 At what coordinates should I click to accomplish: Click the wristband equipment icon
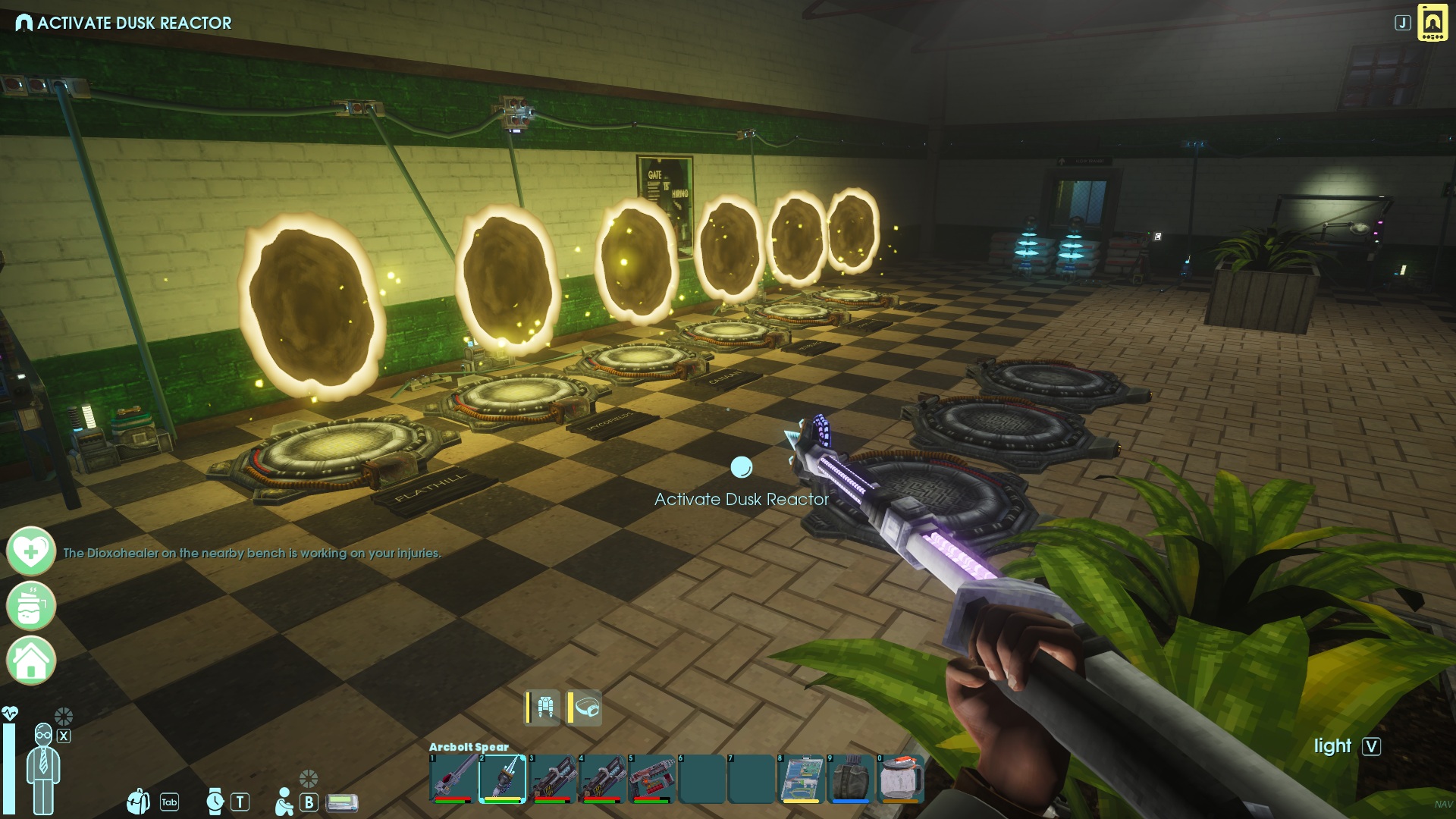(x=586, y=708)
